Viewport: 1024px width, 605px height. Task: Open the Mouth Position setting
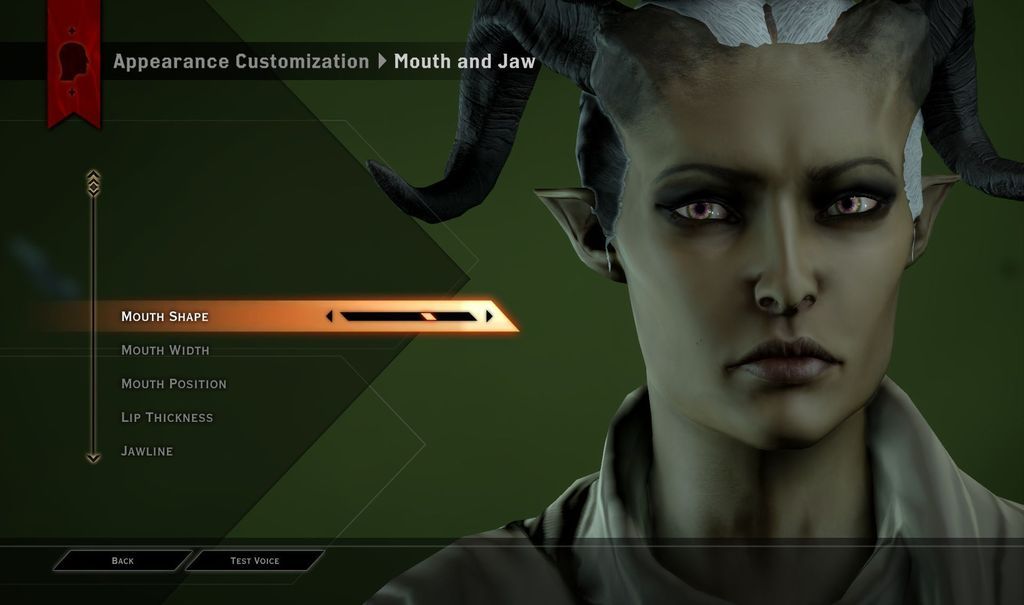[174, 384]
